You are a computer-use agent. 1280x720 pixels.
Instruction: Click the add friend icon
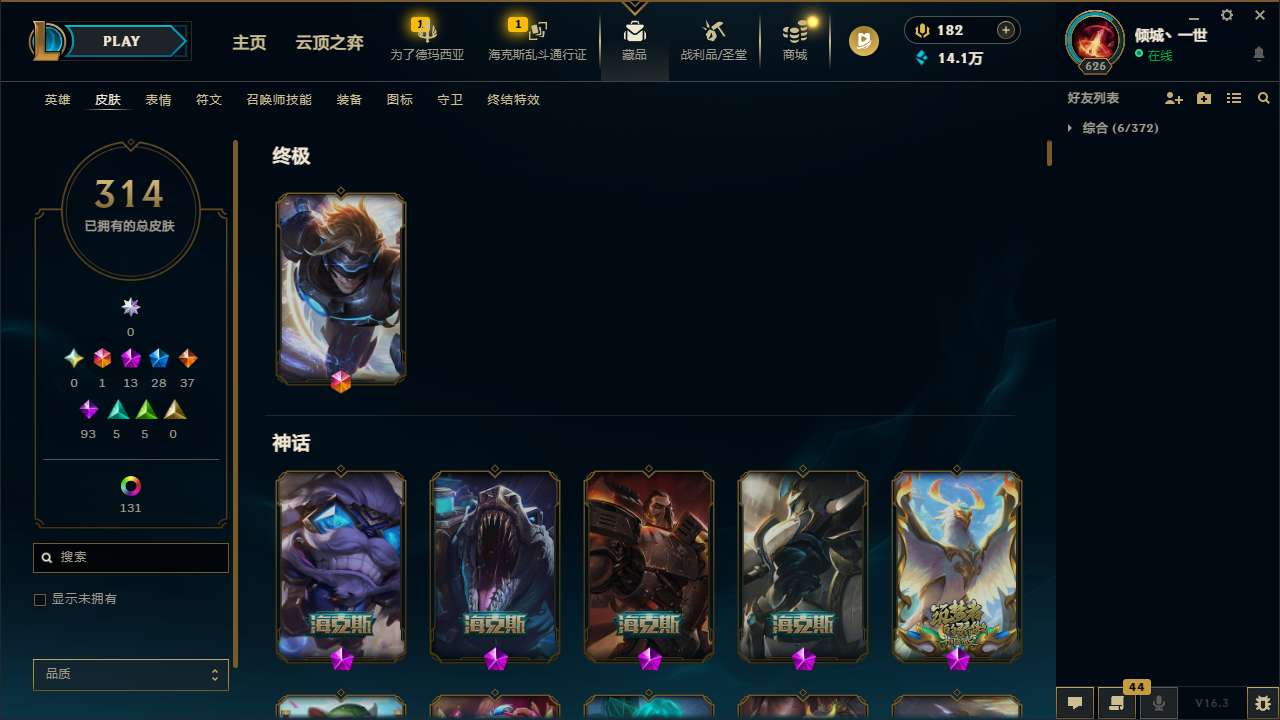click(1174, 98)
